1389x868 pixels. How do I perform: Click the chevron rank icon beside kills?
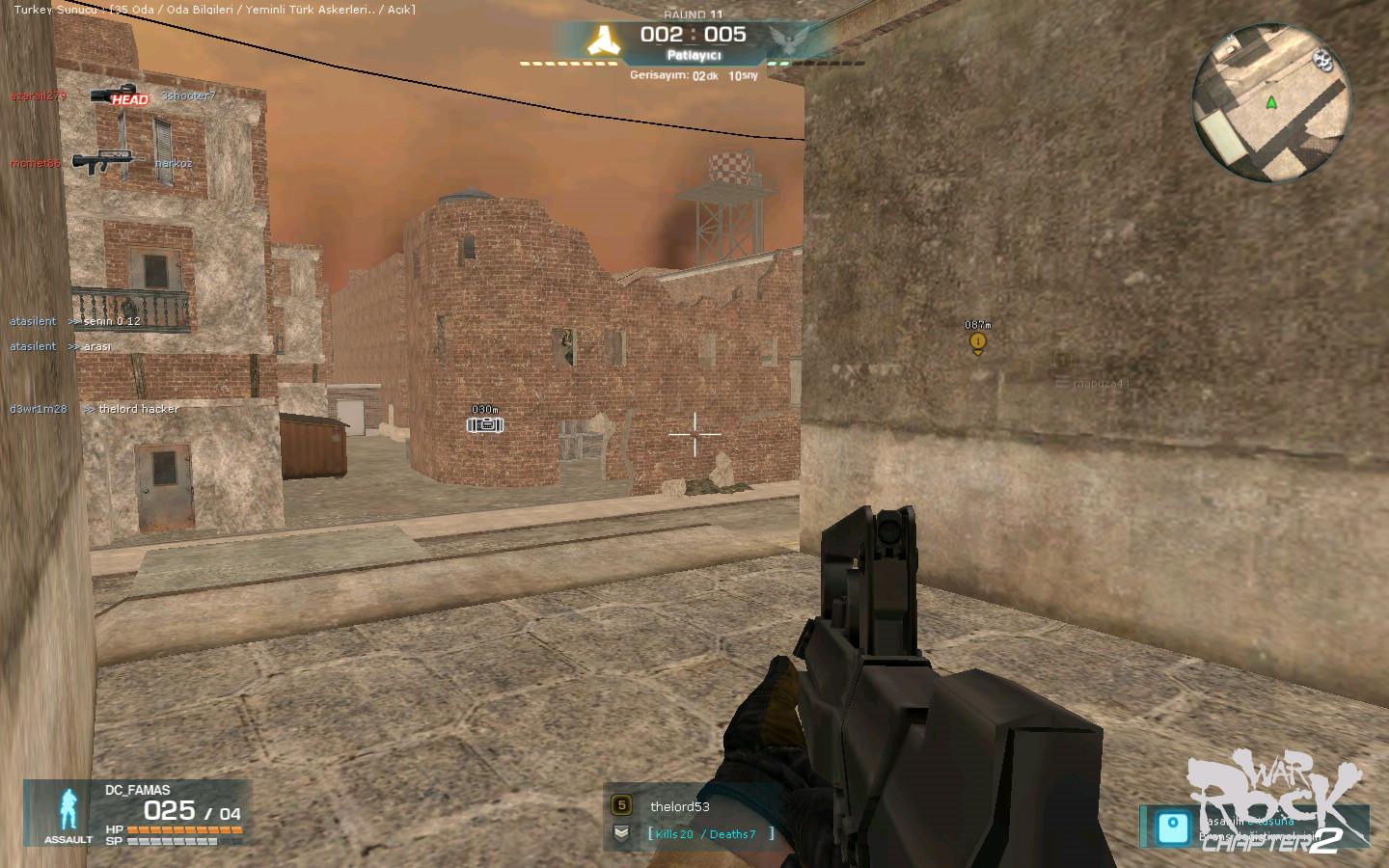coord(621,833)
